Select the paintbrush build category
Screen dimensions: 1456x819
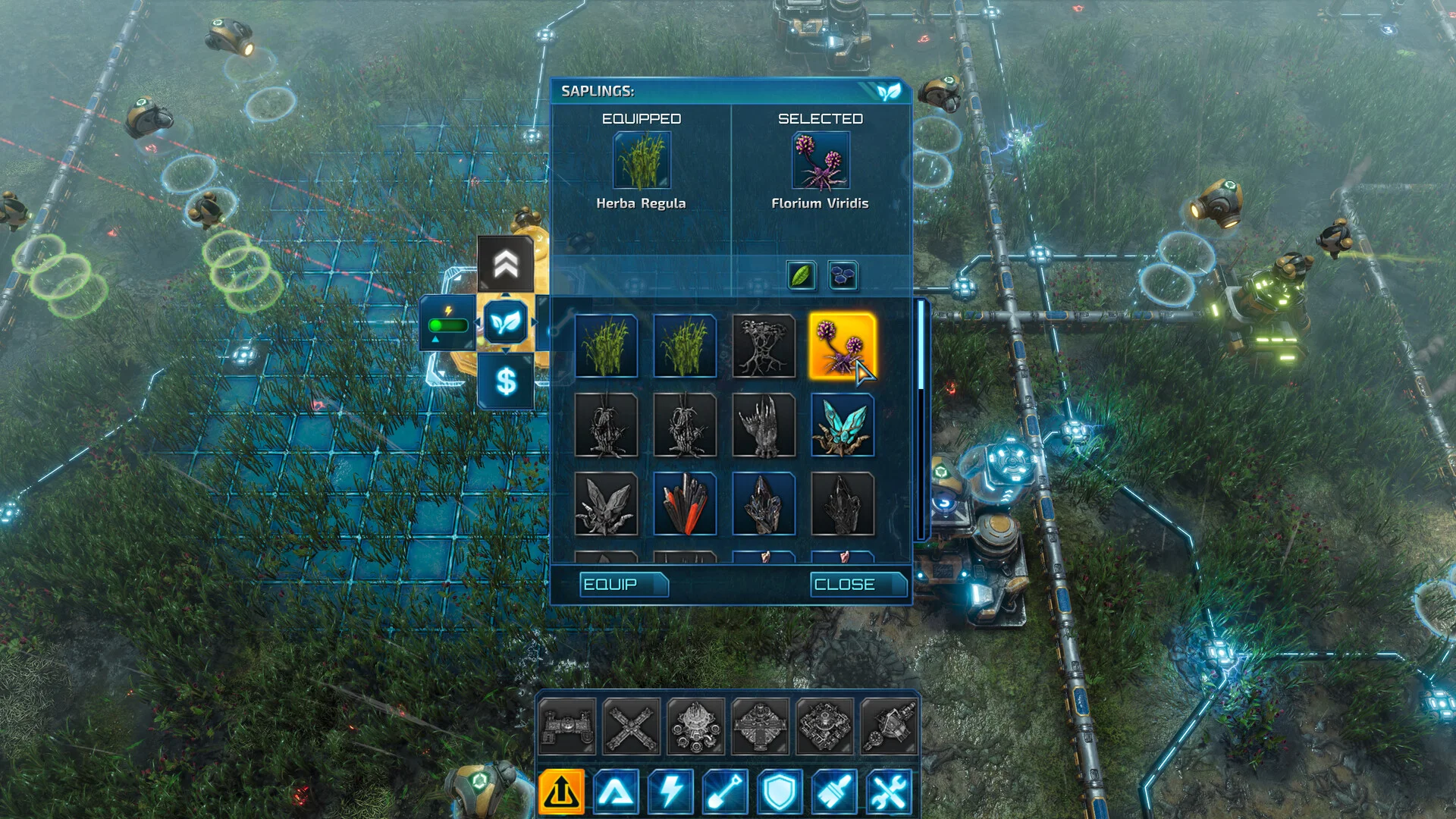coord(834,792)
